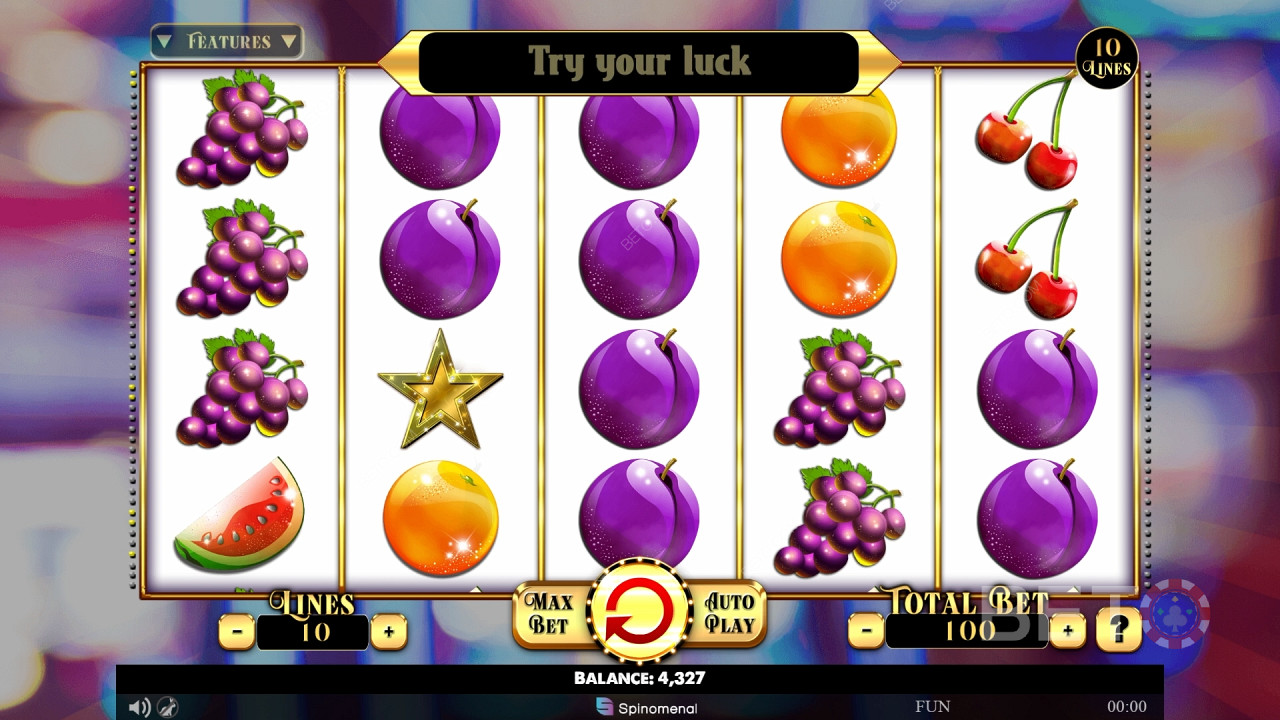
Task: Toggle the sound speaker icon
Action: 139,707
